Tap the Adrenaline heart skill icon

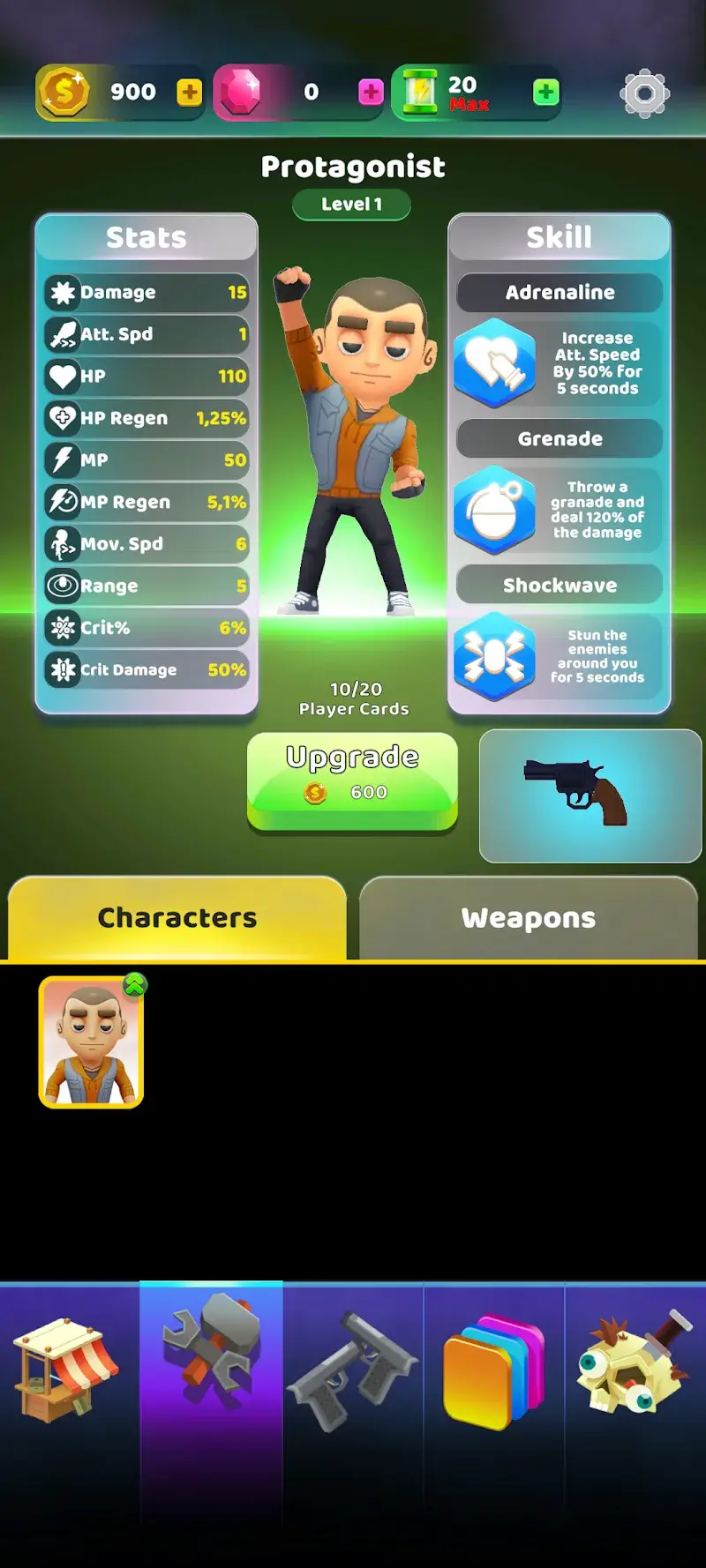tap(495, 363)
